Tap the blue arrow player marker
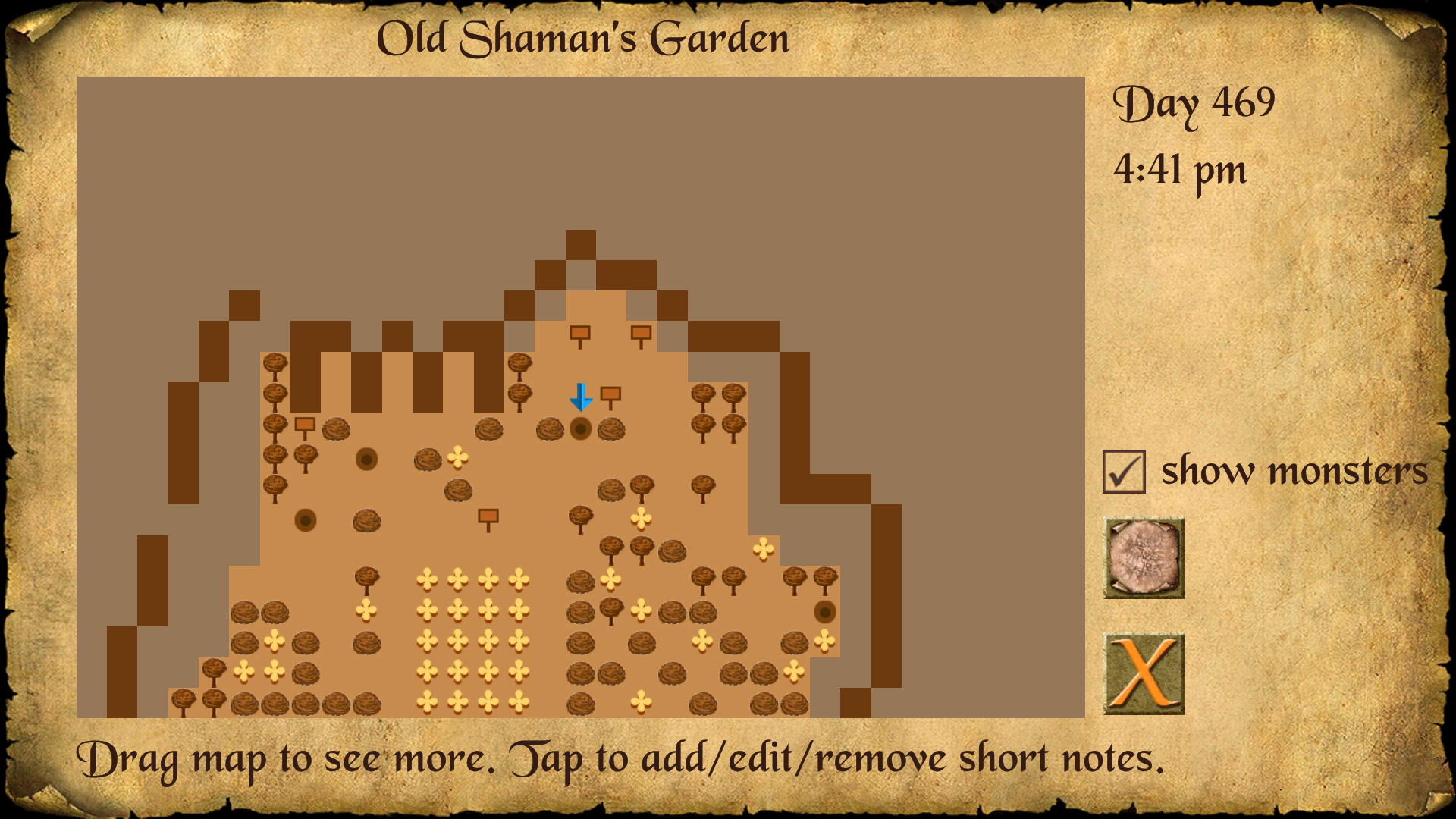The image size is (1456, 819). click(581, 397)
